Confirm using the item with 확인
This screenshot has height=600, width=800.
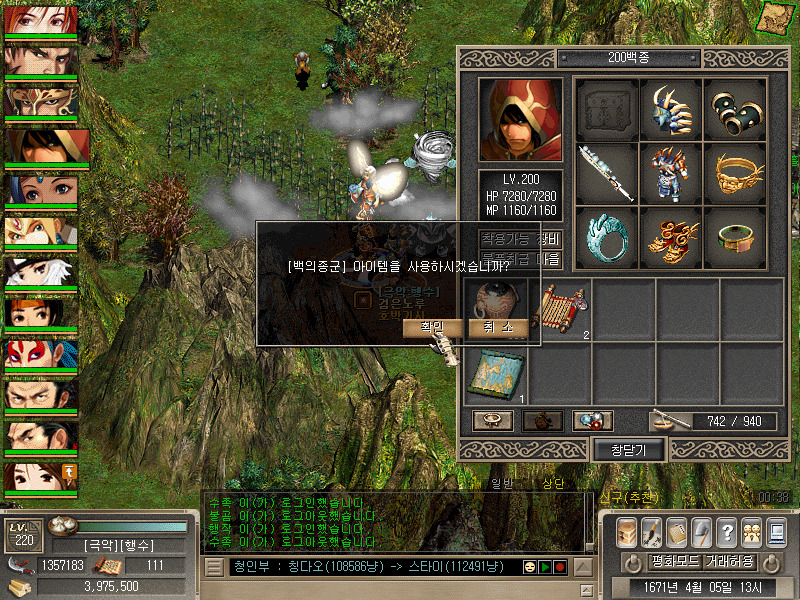432,328
